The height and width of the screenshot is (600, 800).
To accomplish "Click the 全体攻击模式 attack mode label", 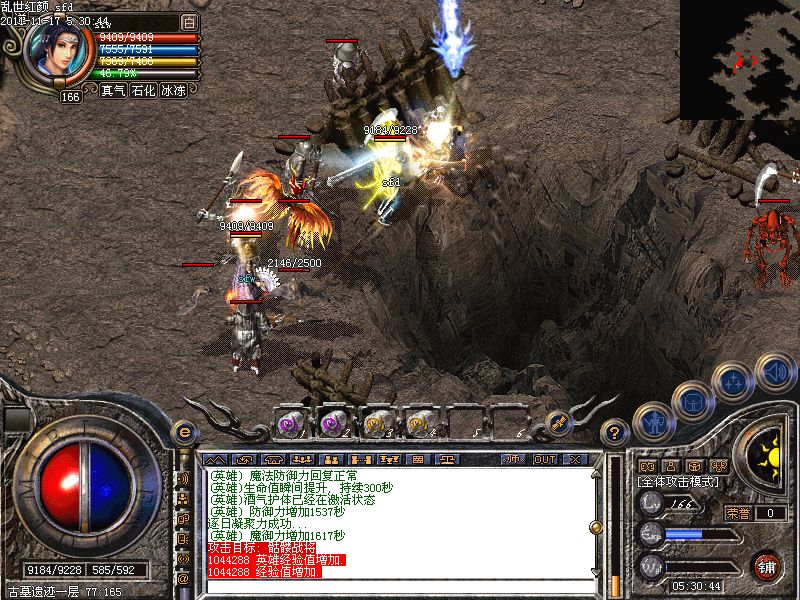I will click(x=676, y=481).
